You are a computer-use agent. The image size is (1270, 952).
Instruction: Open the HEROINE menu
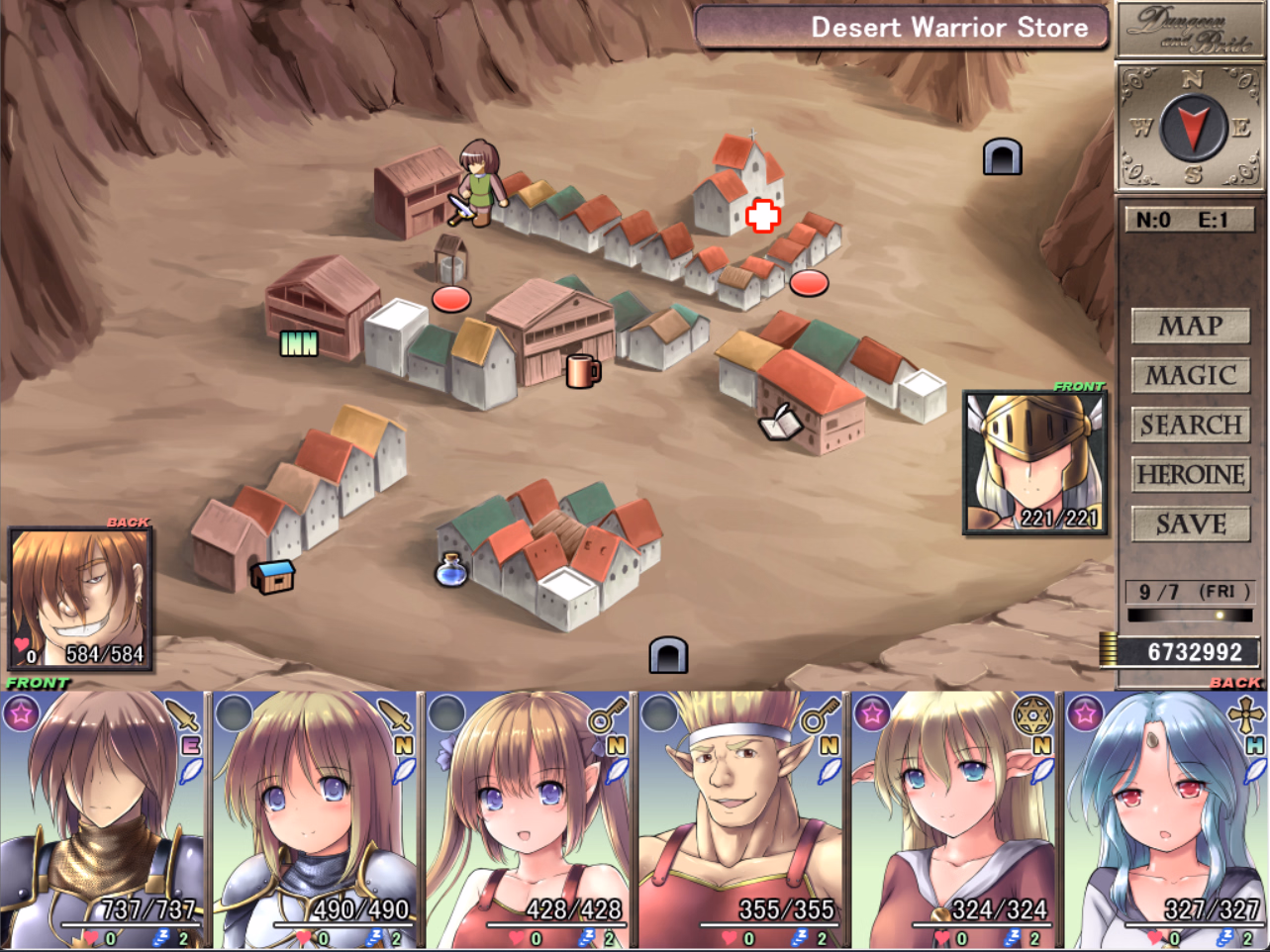point(1190,474)
